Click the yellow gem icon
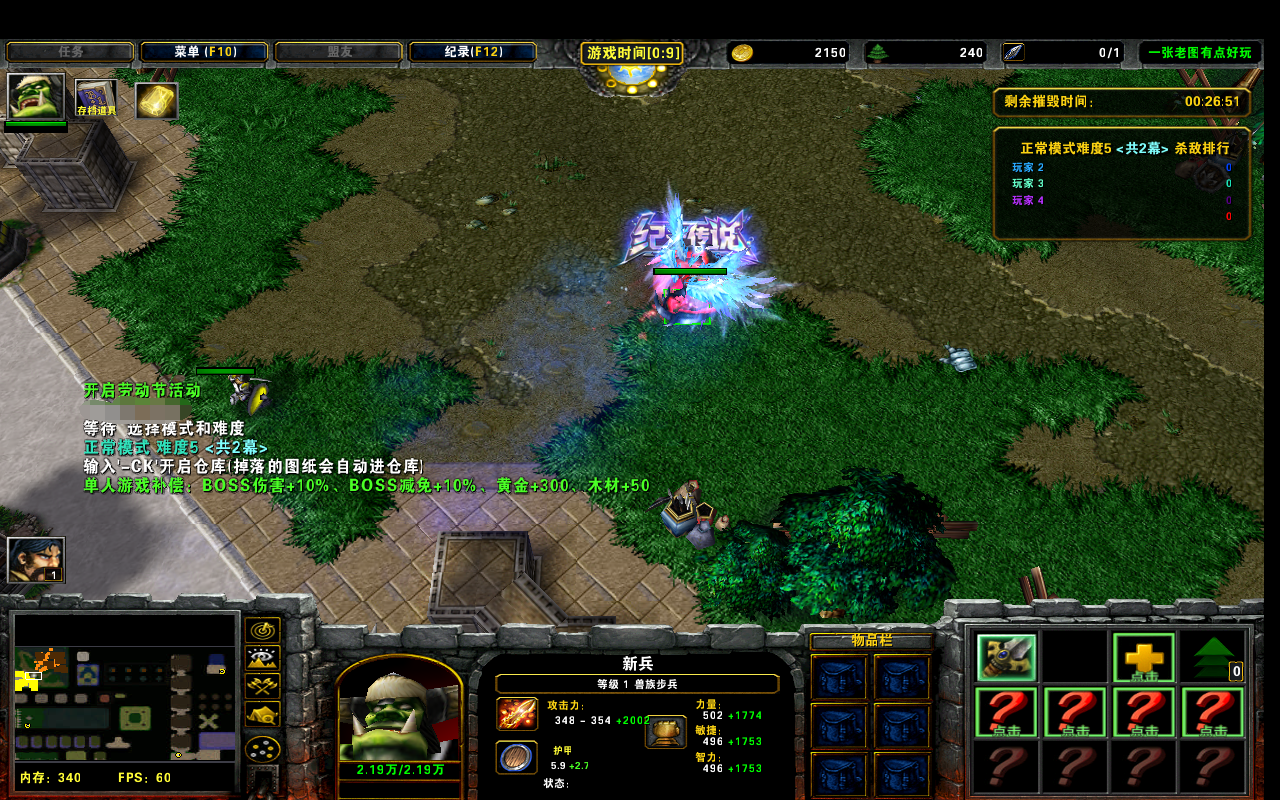This screenshot has height=800, width=1280. 156,100
